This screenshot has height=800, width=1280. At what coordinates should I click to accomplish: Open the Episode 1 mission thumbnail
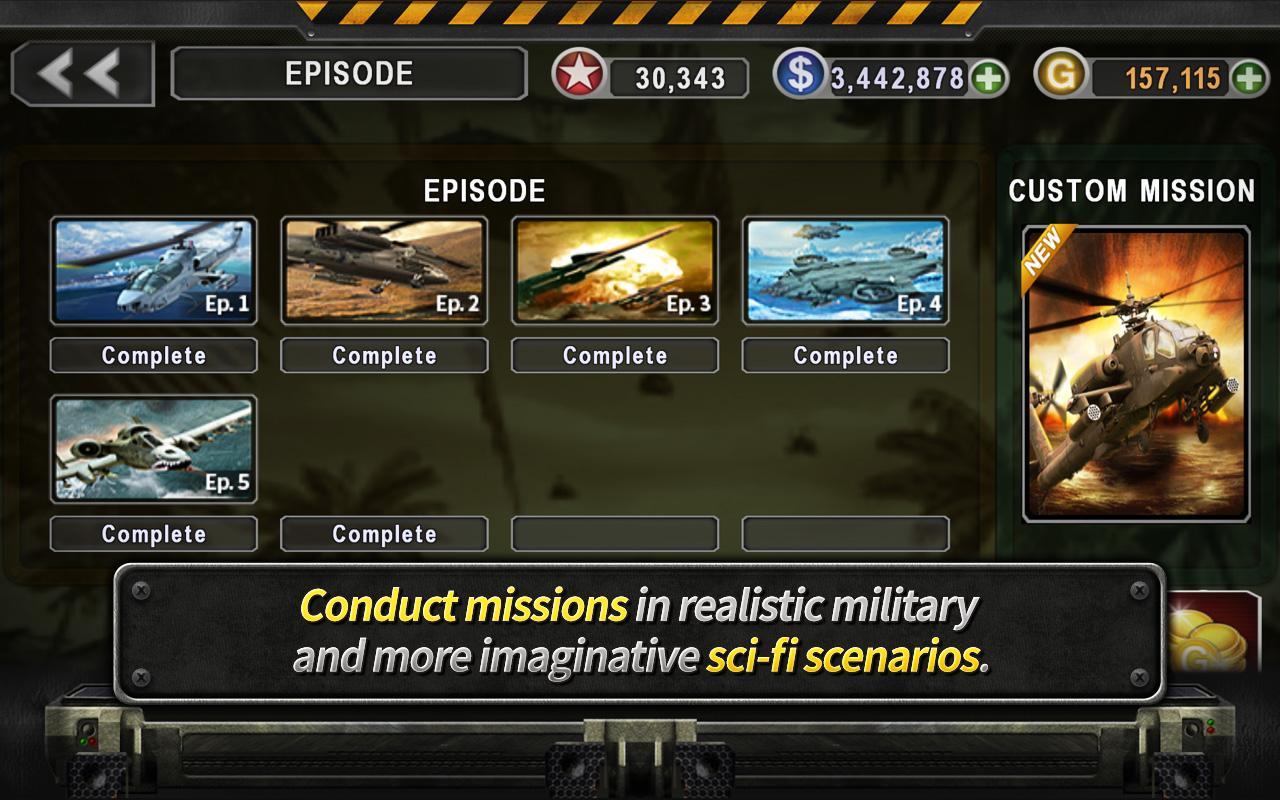(x=153, y=268)
